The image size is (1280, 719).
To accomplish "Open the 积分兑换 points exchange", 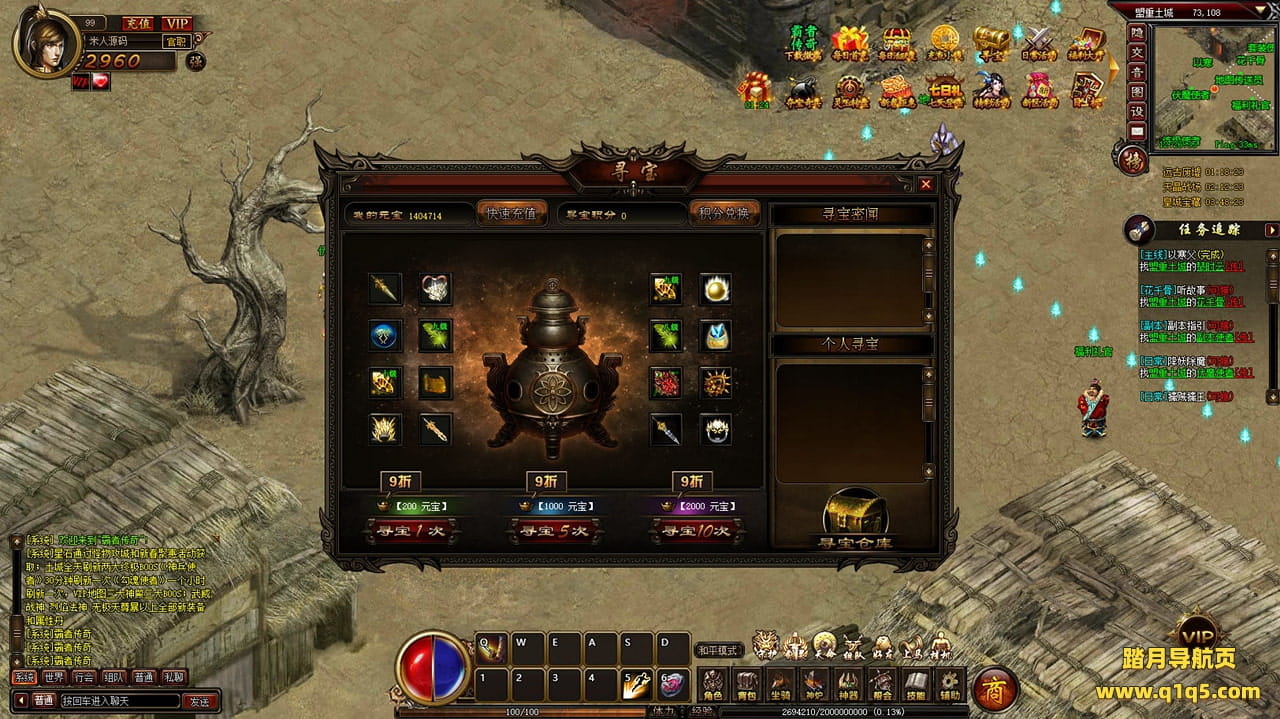I will (x=724, y=214).
